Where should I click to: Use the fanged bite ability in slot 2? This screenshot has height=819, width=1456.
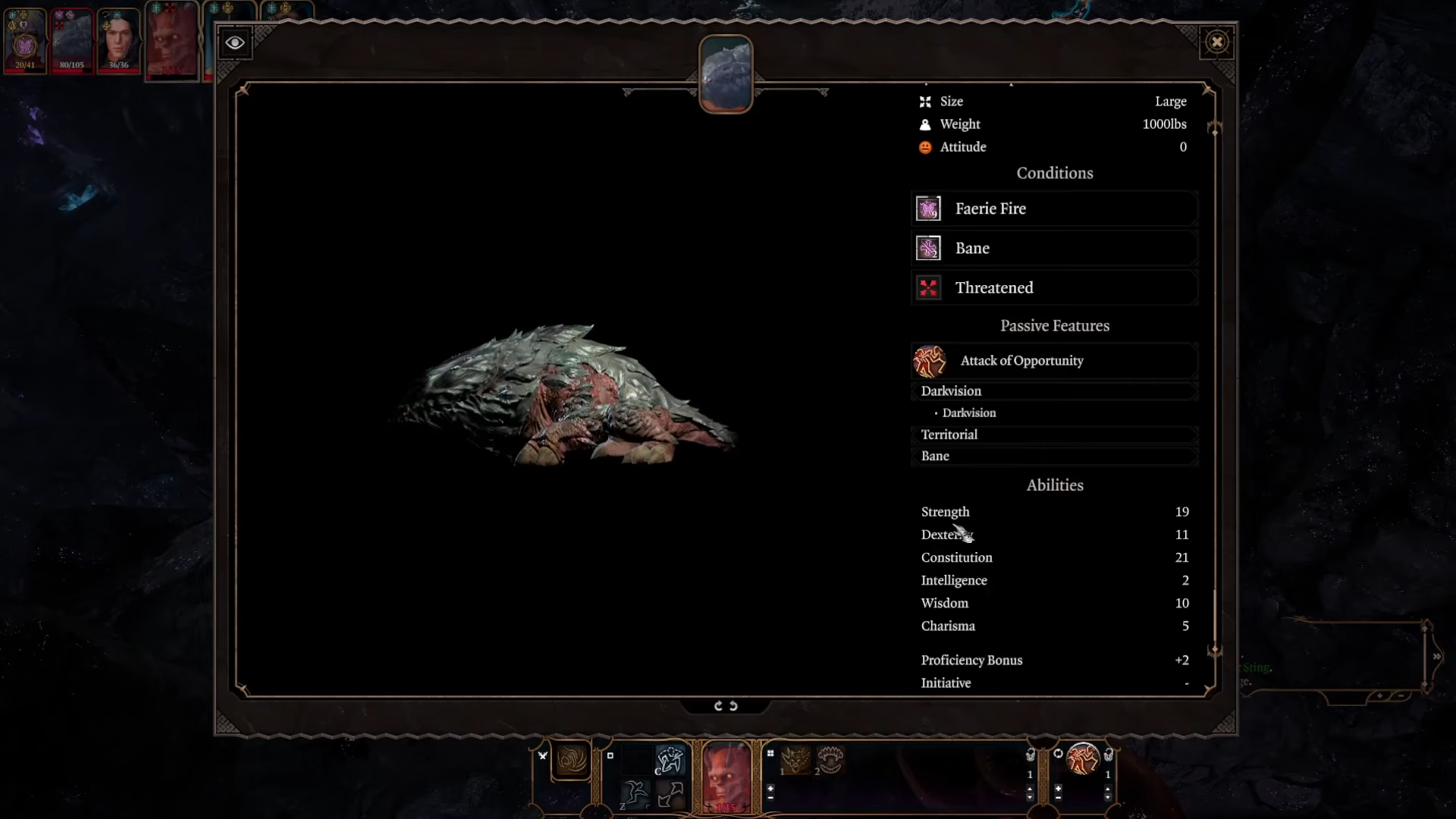pos(830,759)
